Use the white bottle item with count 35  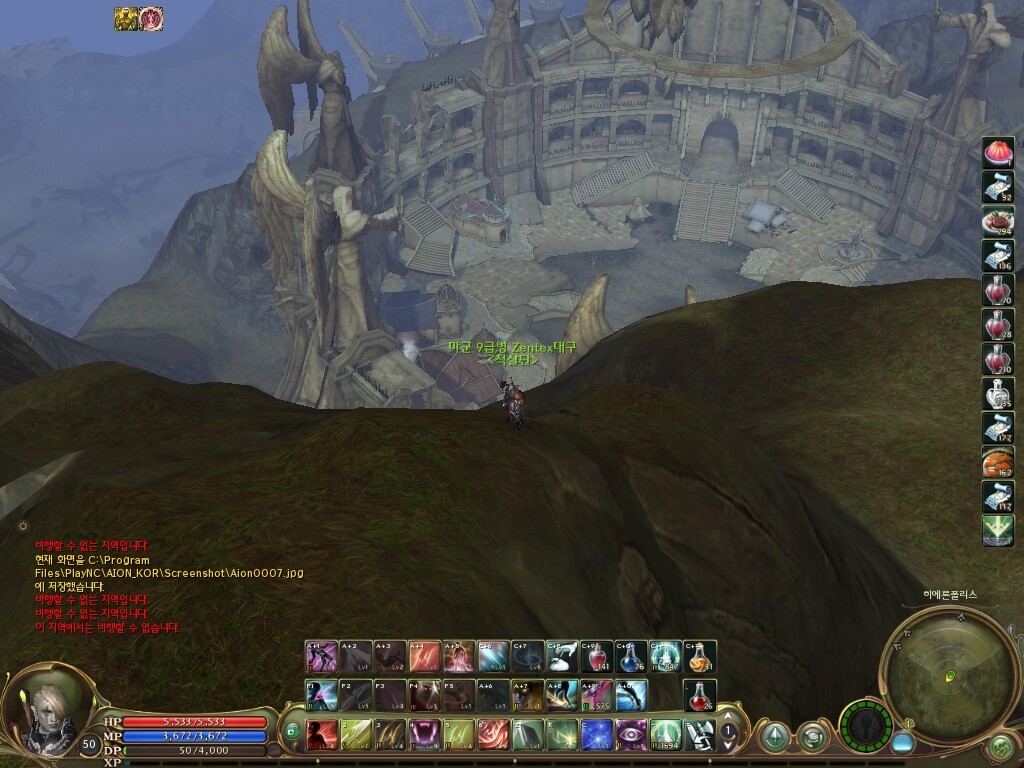coord(997,391)
